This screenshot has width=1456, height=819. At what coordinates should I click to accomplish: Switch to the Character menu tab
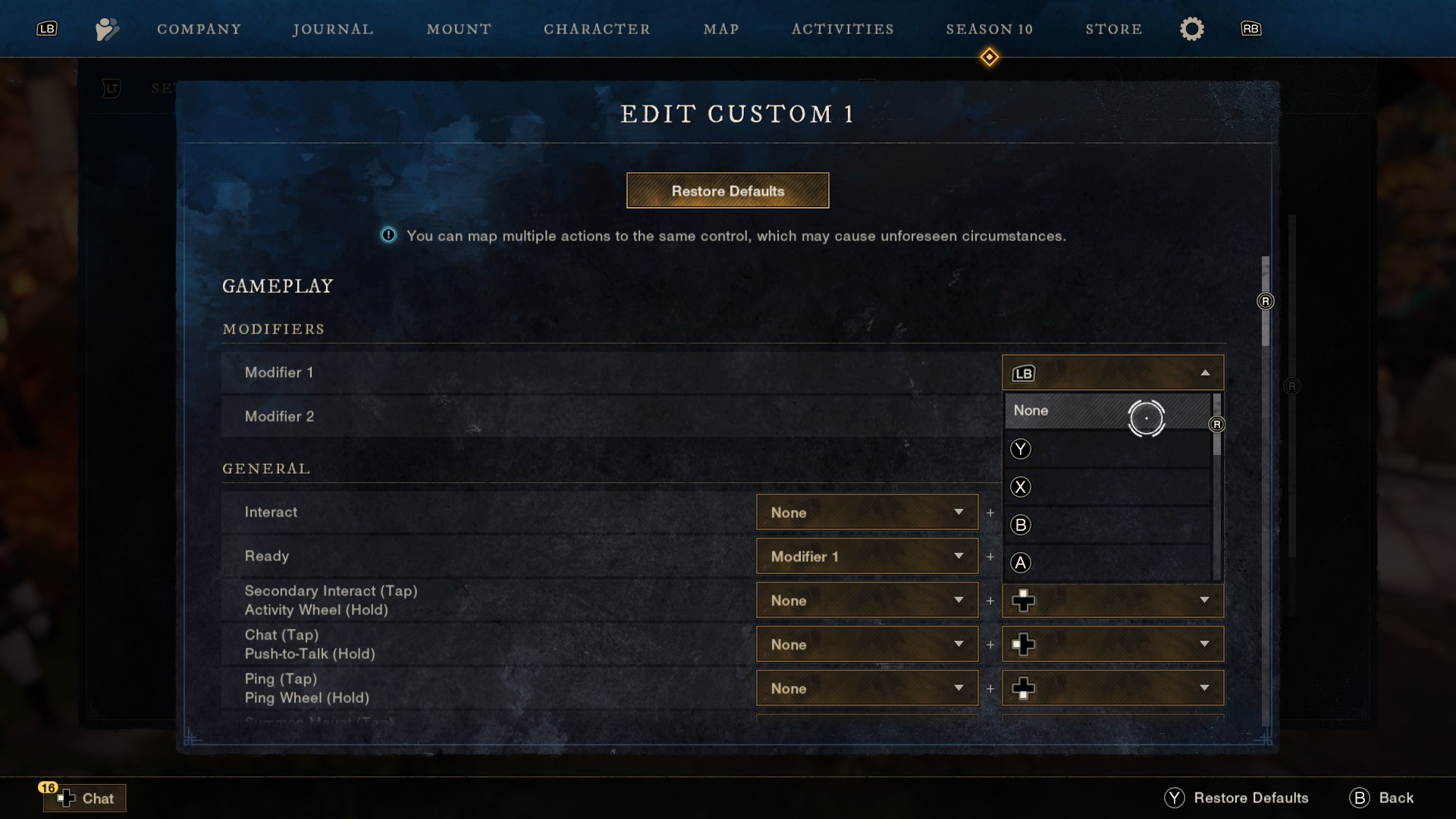pos(598,29)
